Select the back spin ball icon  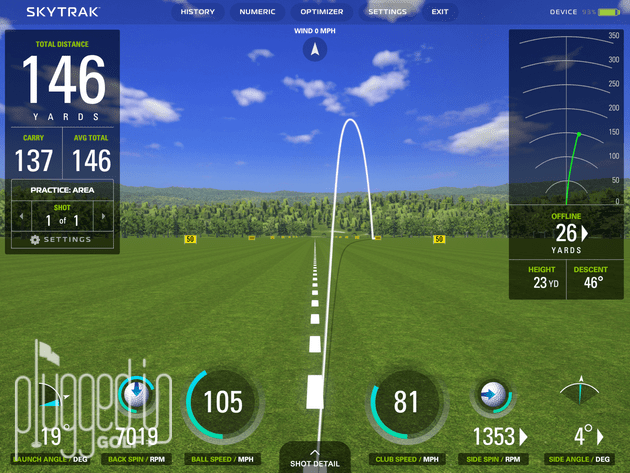(134, 394)
